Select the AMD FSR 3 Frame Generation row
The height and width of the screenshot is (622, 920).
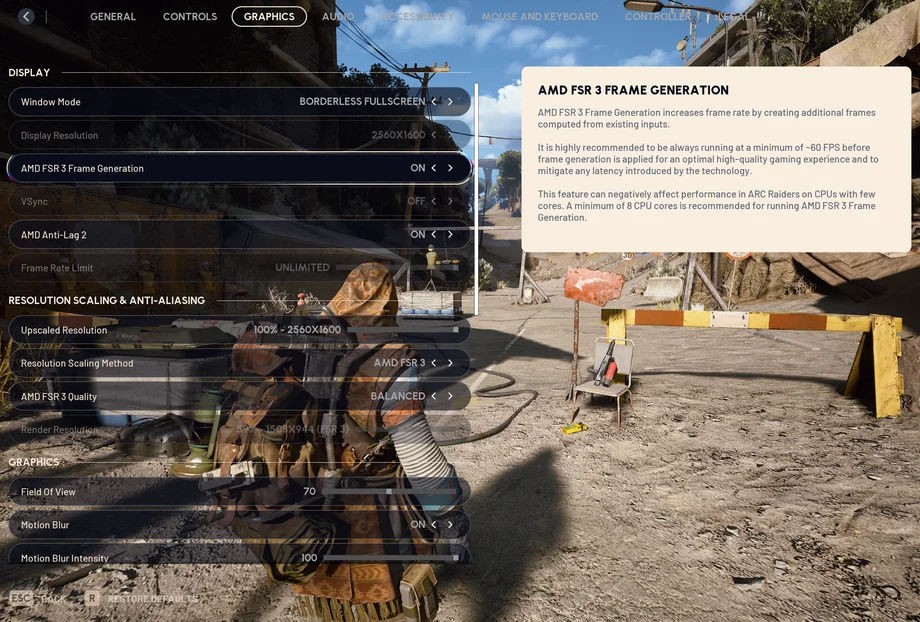pyautogui.click(x=200, y=168)
